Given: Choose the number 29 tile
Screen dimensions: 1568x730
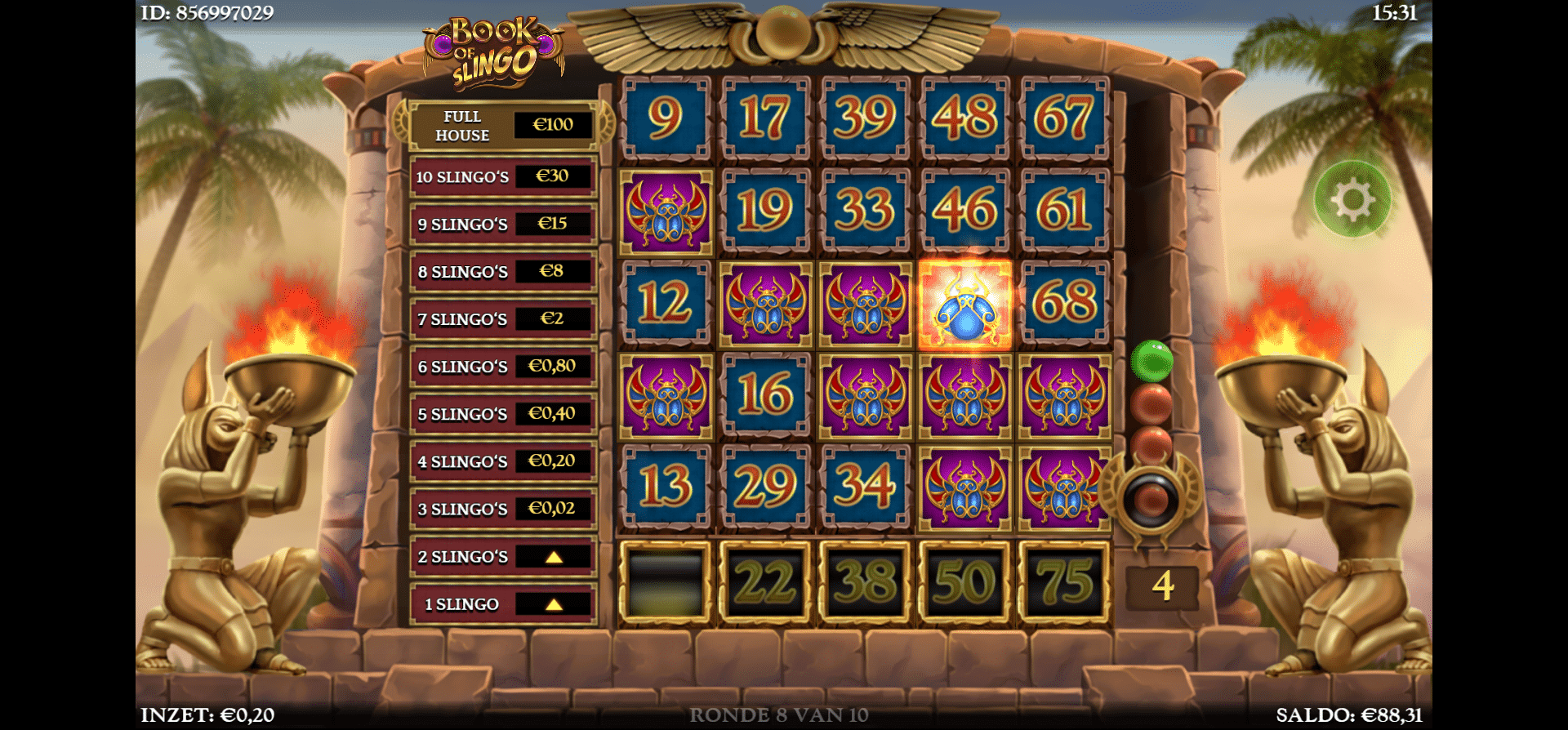Looking at the screenshot, I should tap(765, 487).
